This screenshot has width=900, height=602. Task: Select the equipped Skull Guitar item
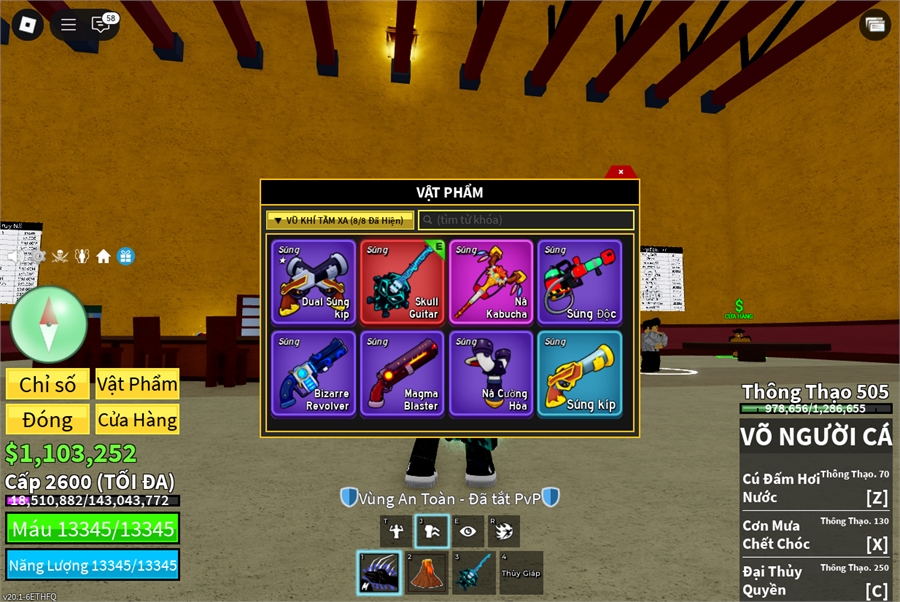pos(402,282)
